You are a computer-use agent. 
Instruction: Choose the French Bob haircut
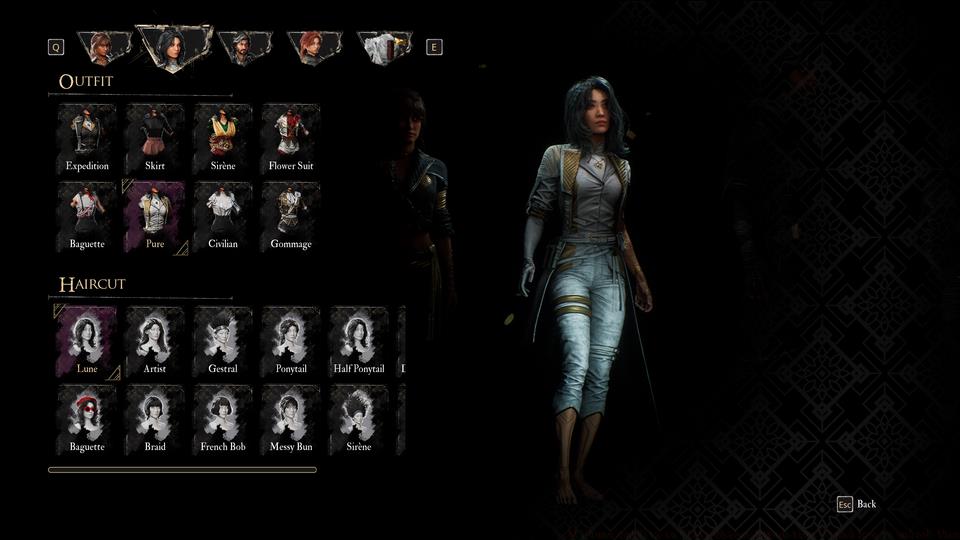223,419
